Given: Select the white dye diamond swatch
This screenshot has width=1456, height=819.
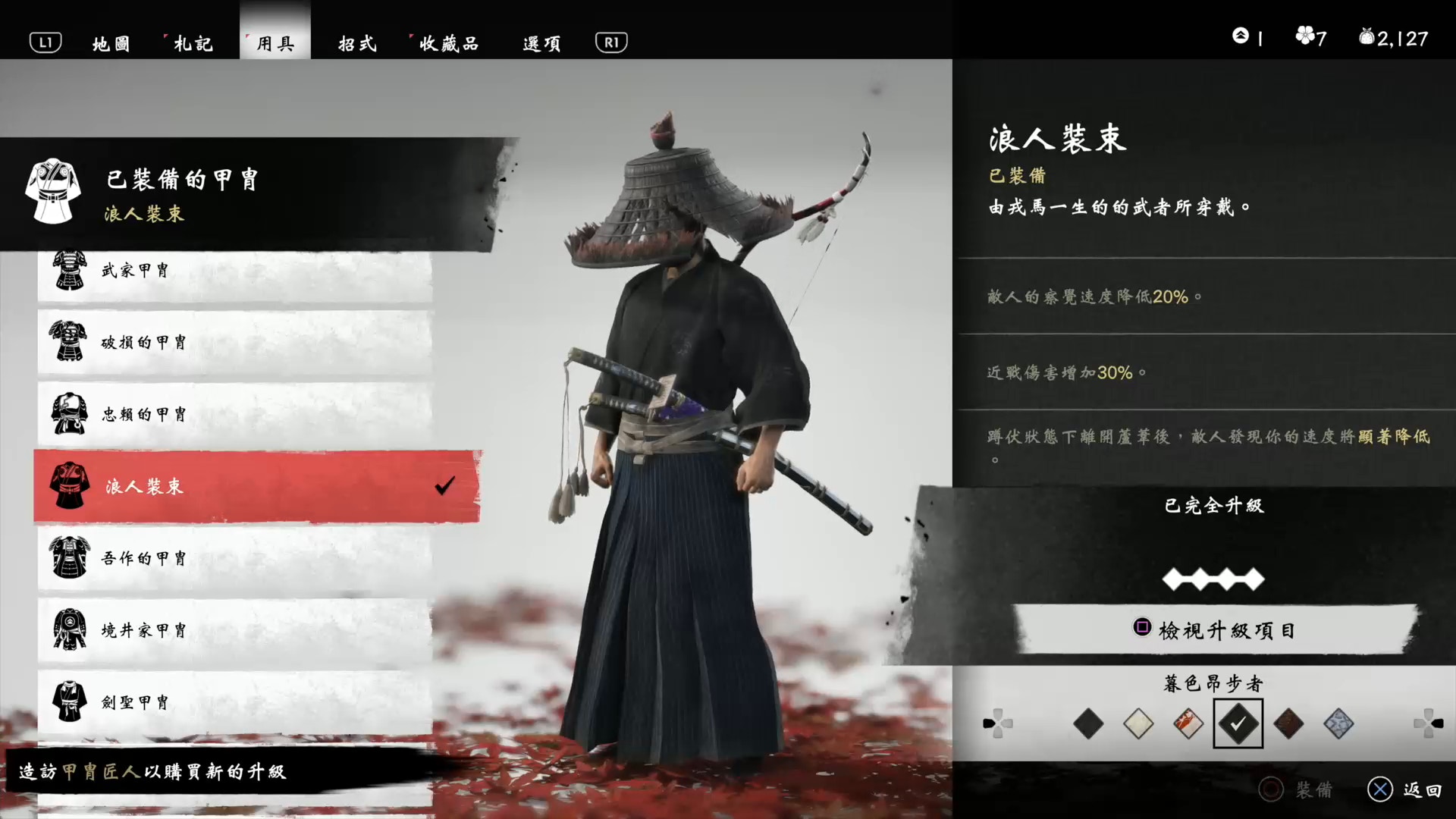Looking at the screenshot, I should click(1139, 723).
